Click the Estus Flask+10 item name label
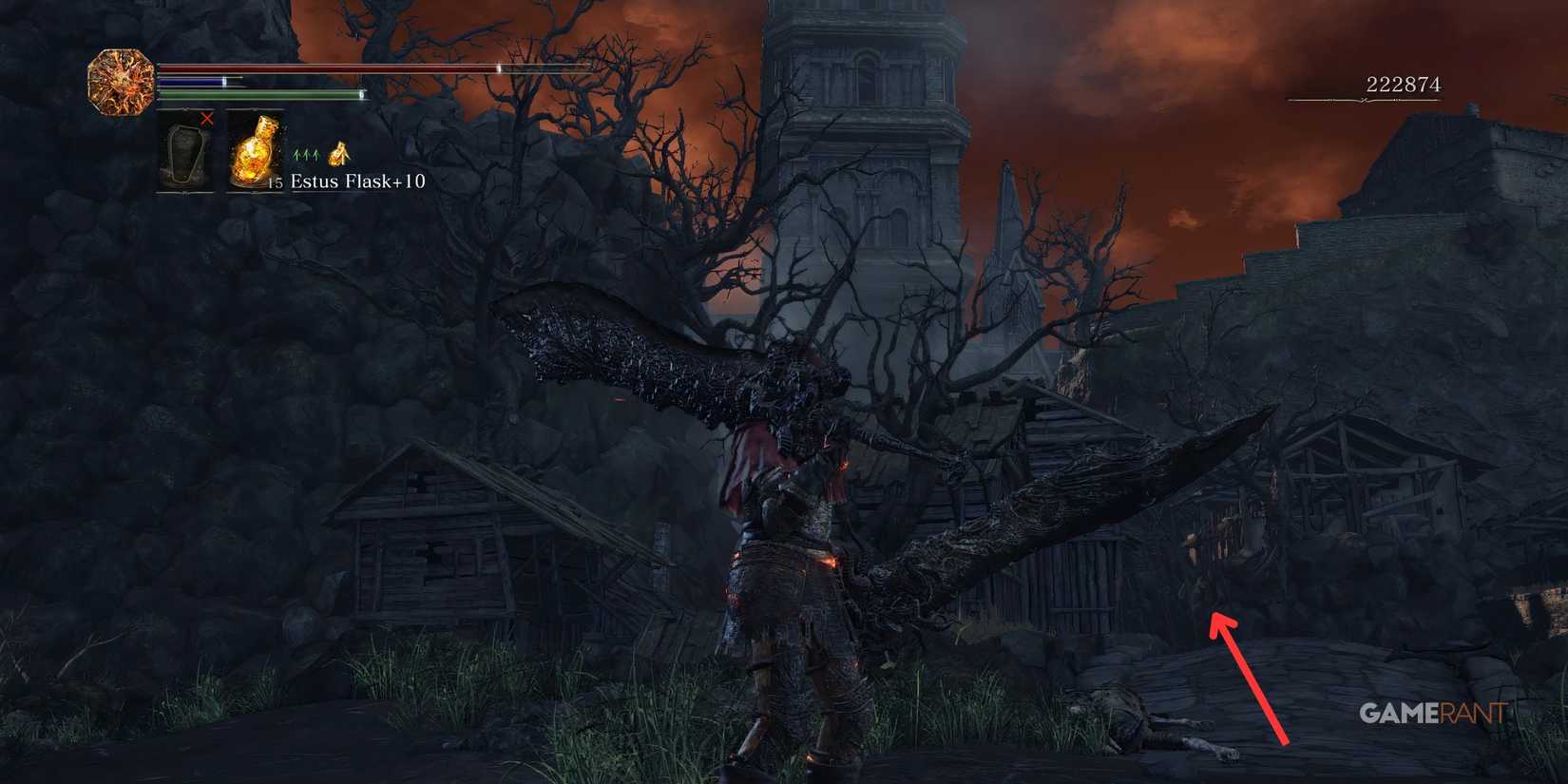This screenshot has height=784, width=1568. point(359,182)
